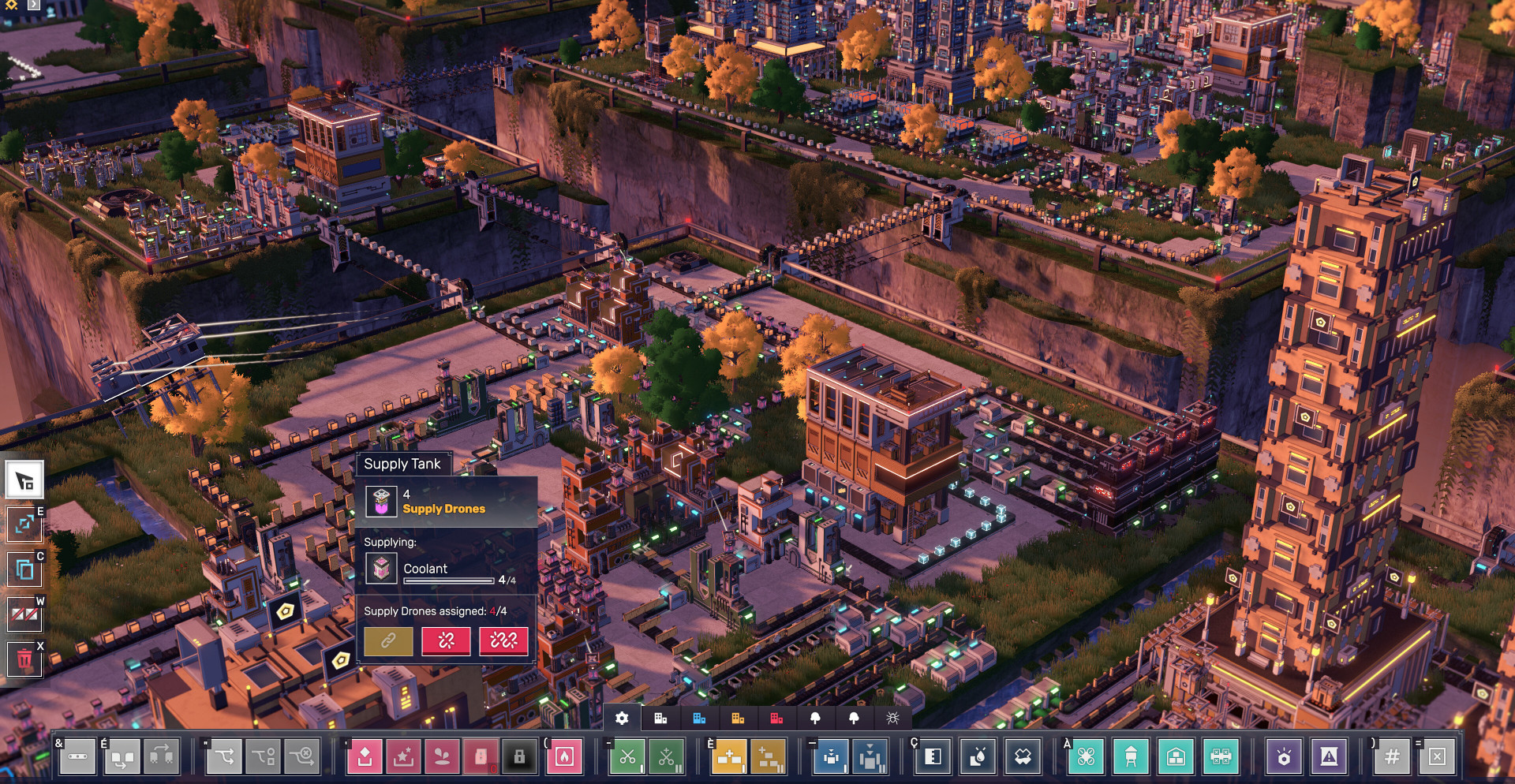
Task: Switch to the blue buildings tab
Action: (699, 718)
